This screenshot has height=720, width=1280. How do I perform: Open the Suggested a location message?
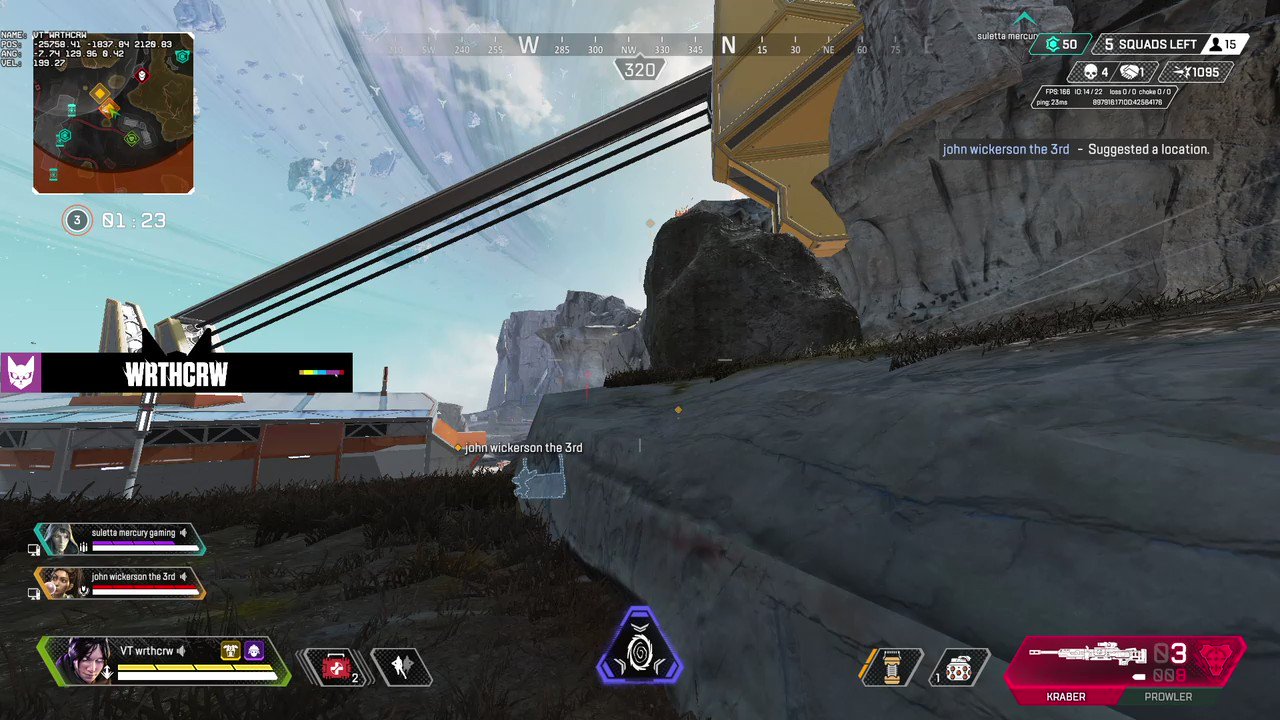coord(1075,149)
